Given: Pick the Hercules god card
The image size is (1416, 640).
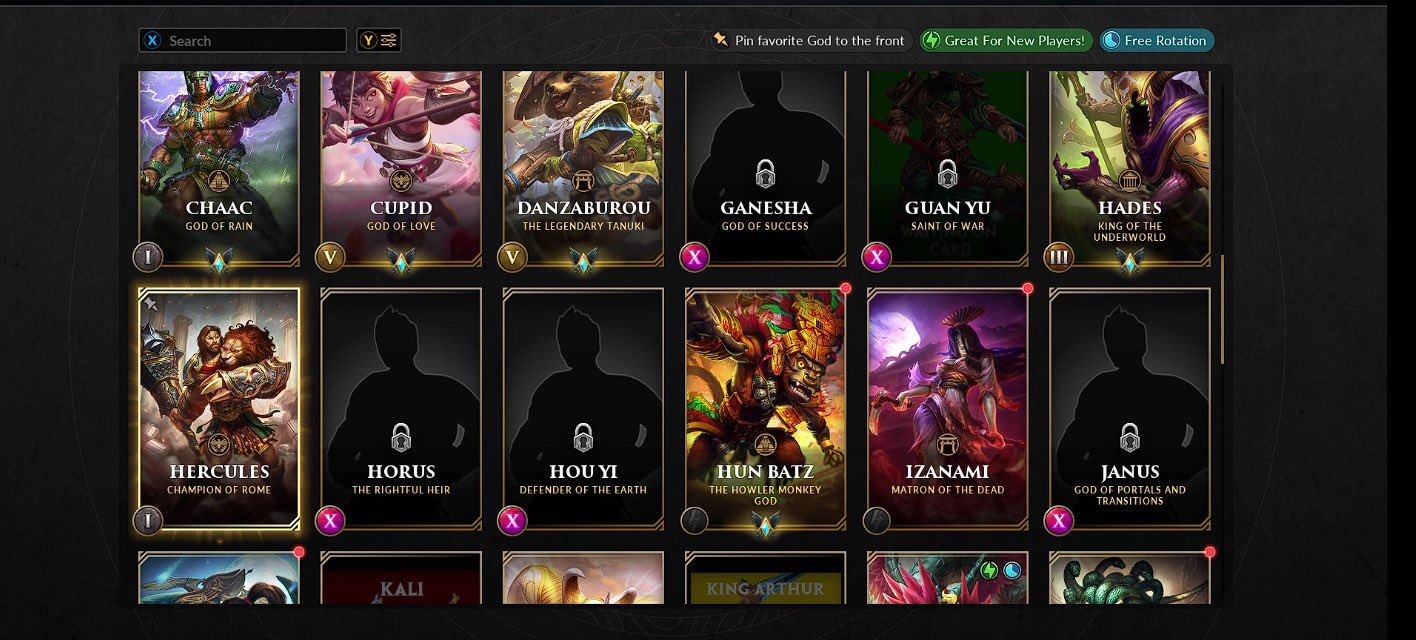Looking at the screenshot, I should point(219,408).
